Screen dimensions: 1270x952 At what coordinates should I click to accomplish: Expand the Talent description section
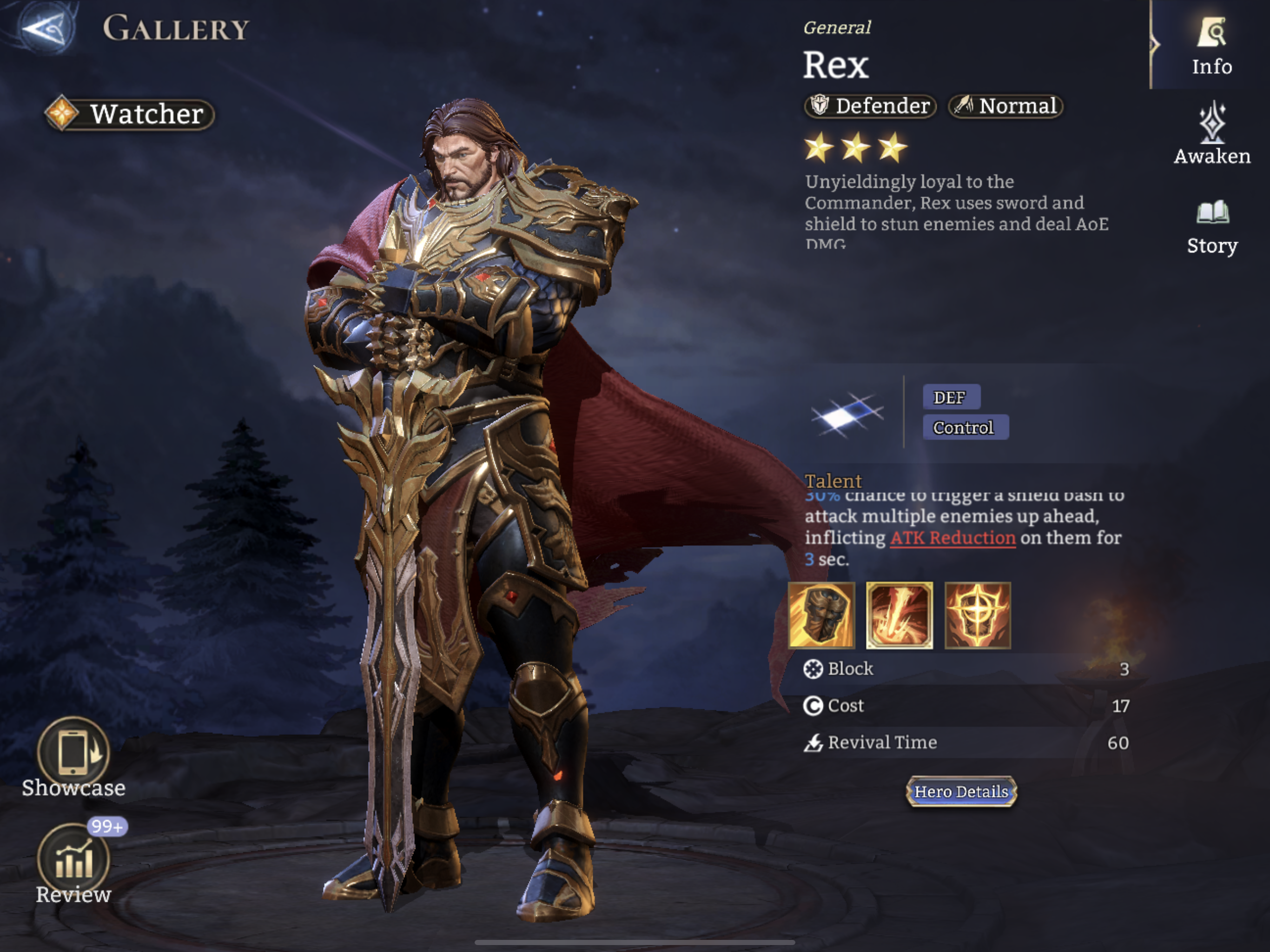click(833, 481)
